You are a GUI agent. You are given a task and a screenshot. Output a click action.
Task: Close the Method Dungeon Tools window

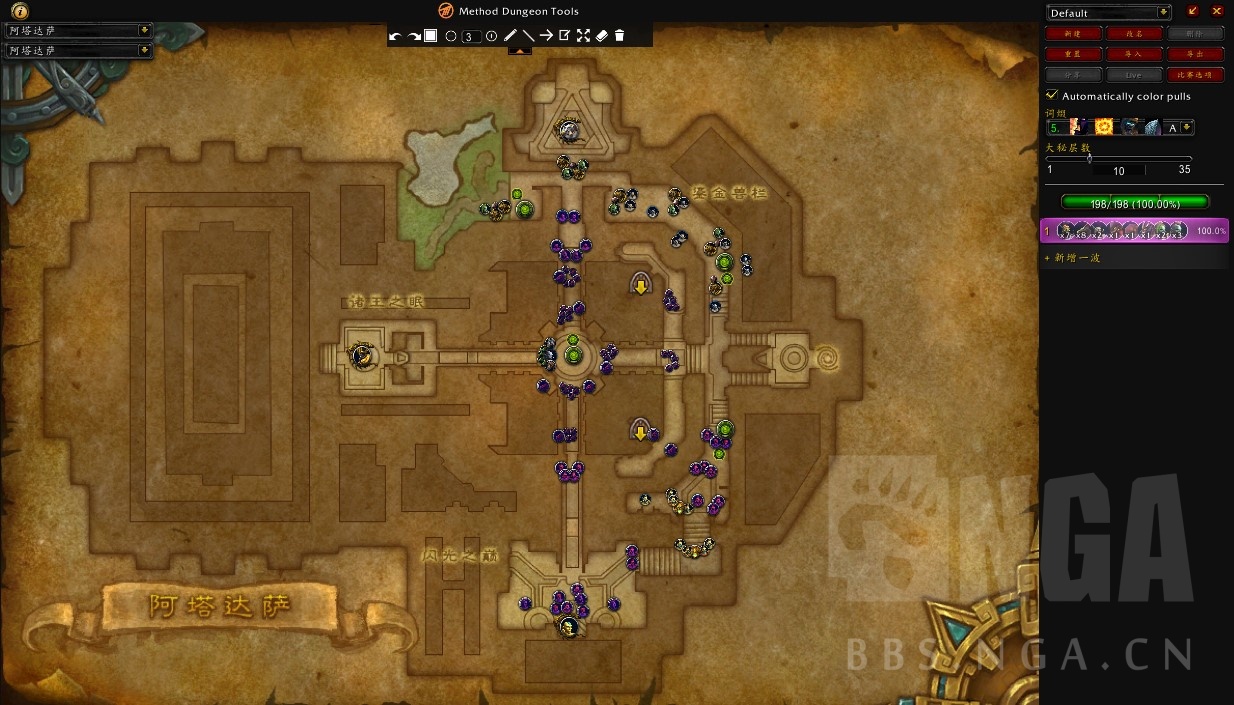point(1217,11)
